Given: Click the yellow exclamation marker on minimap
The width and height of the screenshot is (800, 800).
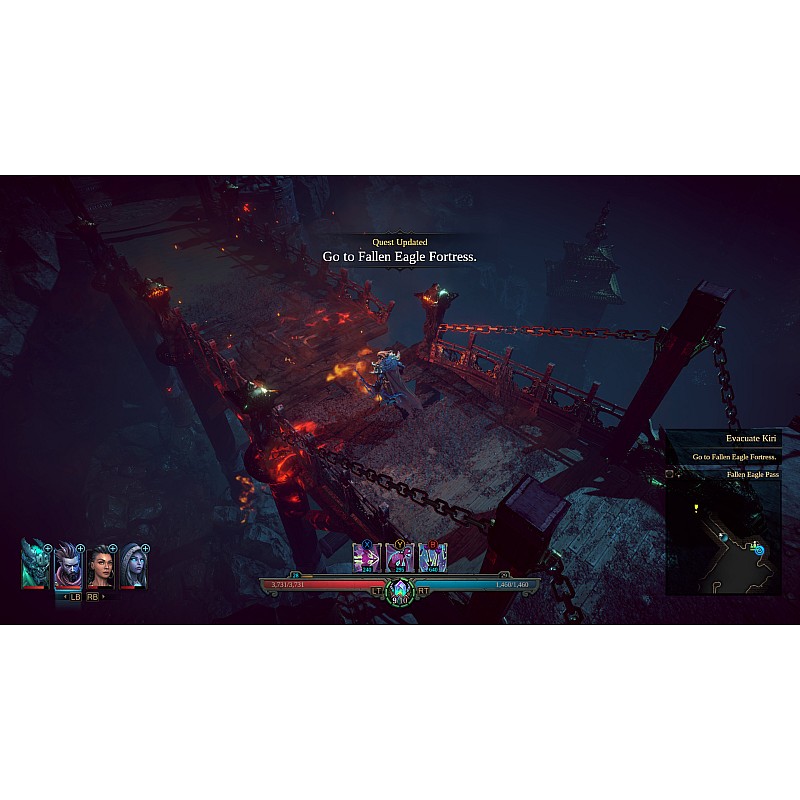Looking at the screenshot, I should point(695,508).
